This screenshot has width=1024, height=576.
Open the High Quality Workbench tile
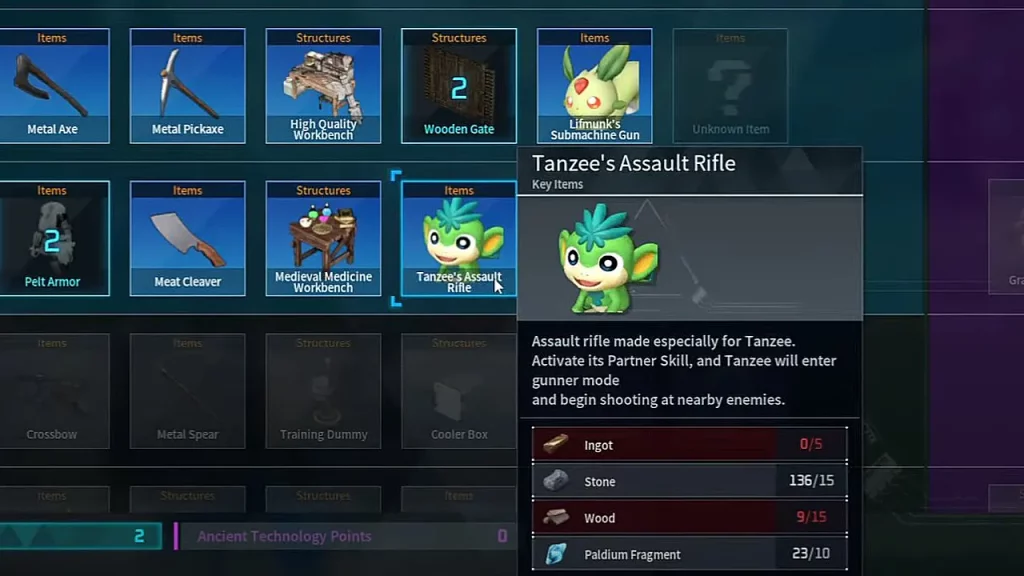pyautogui.click(x=323, y=86)
